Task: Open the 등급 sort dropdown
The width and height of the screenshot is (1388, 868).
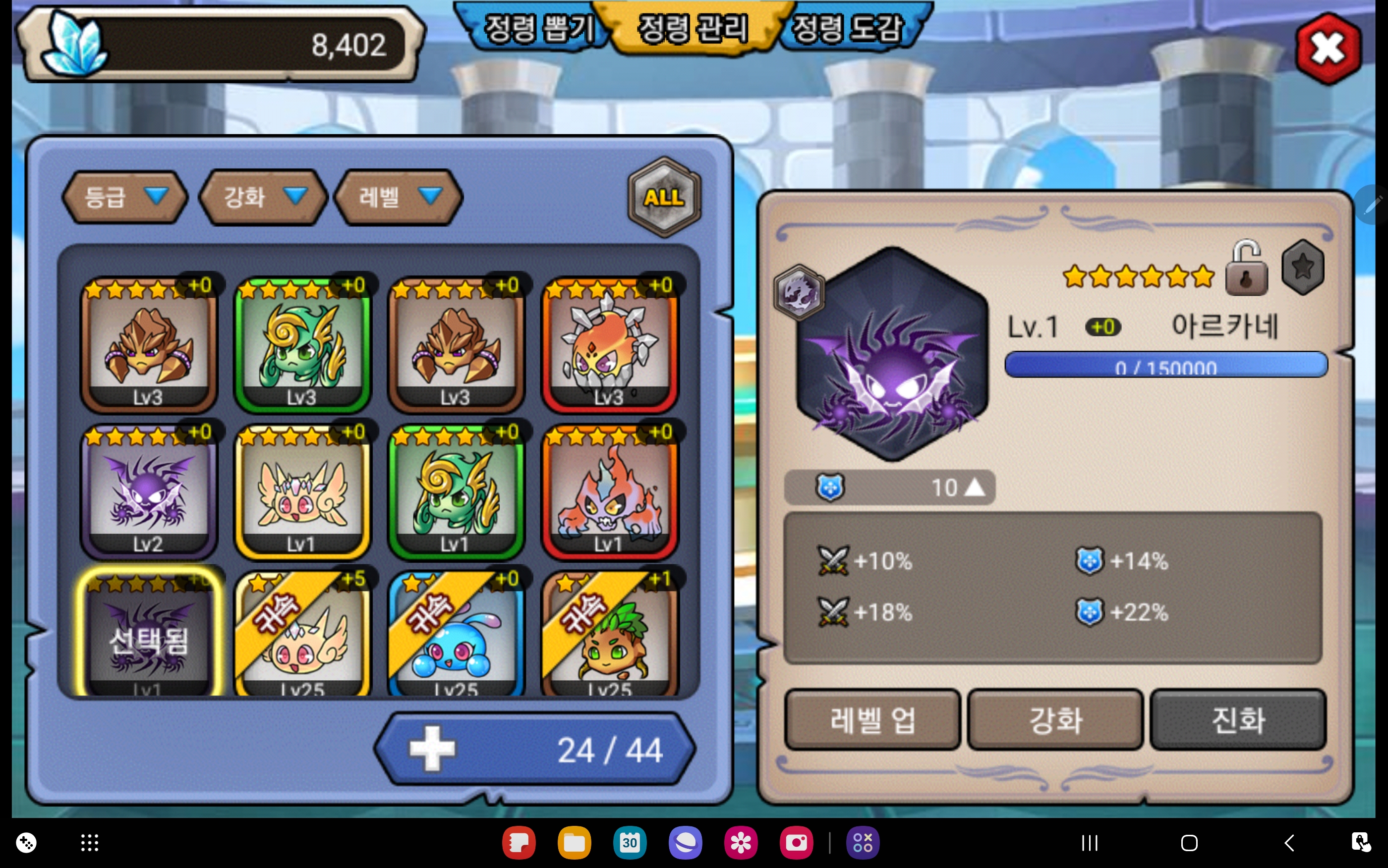Action: click(x=124, y=197)
